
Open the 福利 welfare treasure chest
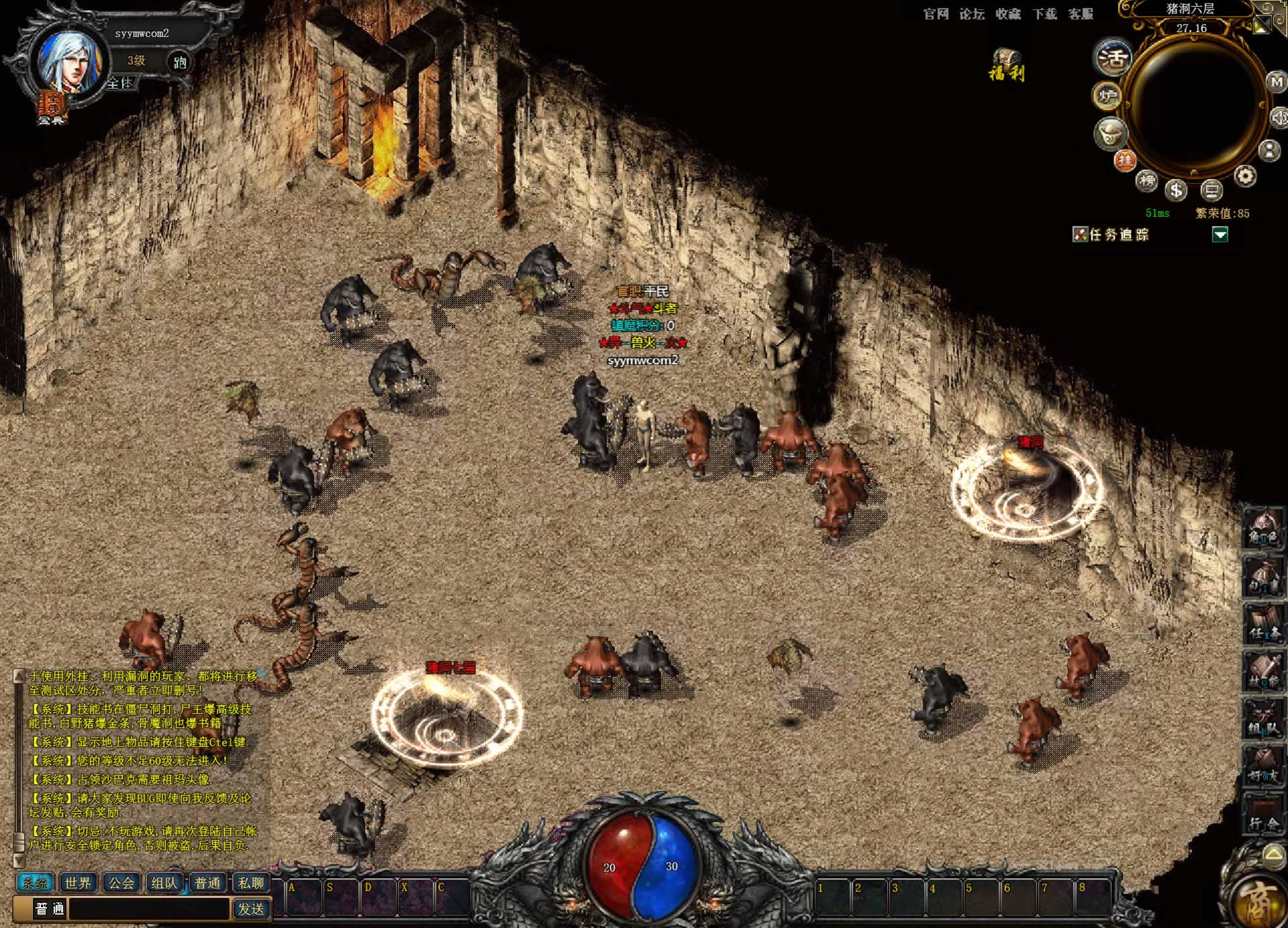coord(1006,64)
